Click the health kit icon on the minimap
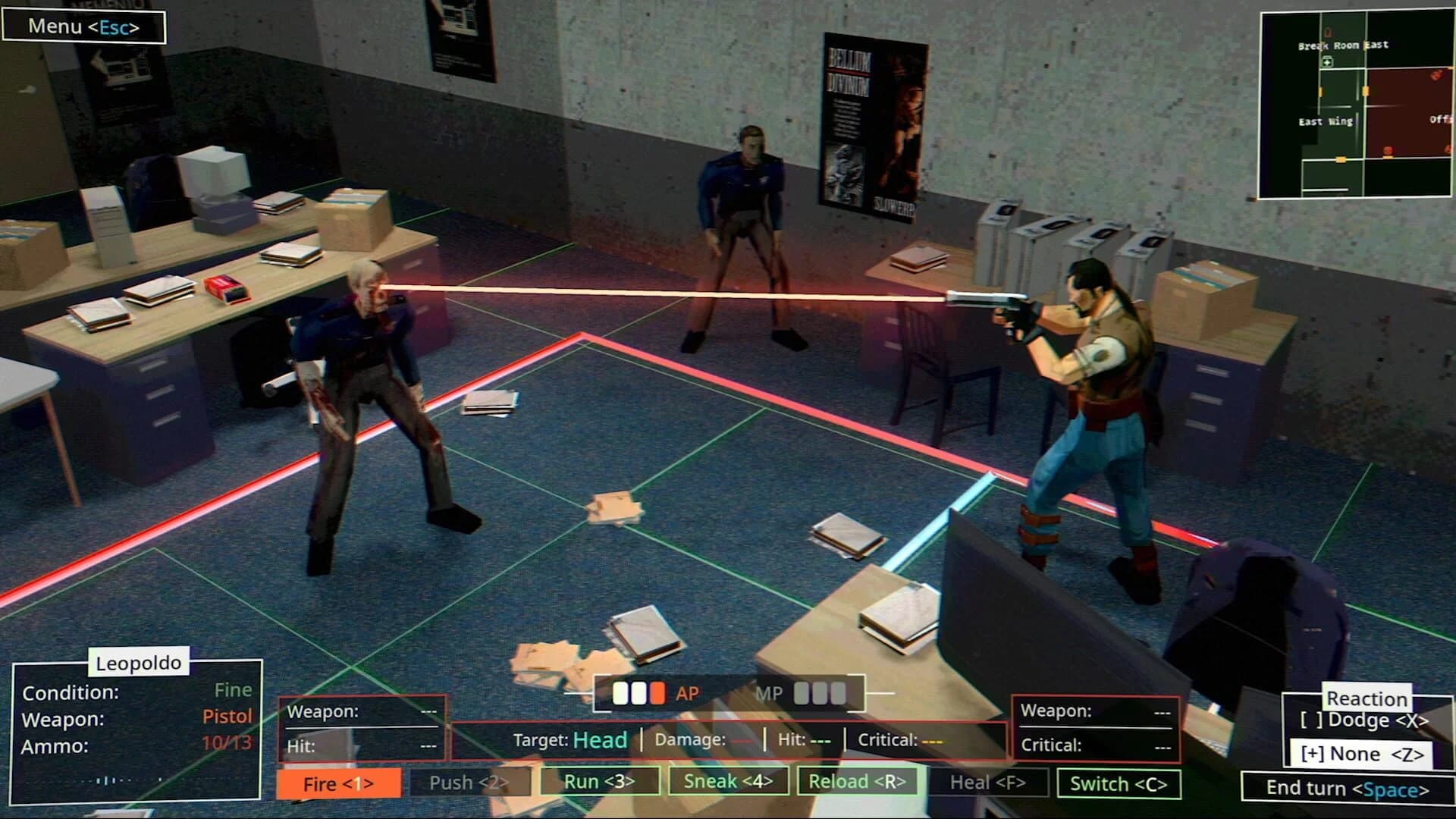 click(1327, 61)
